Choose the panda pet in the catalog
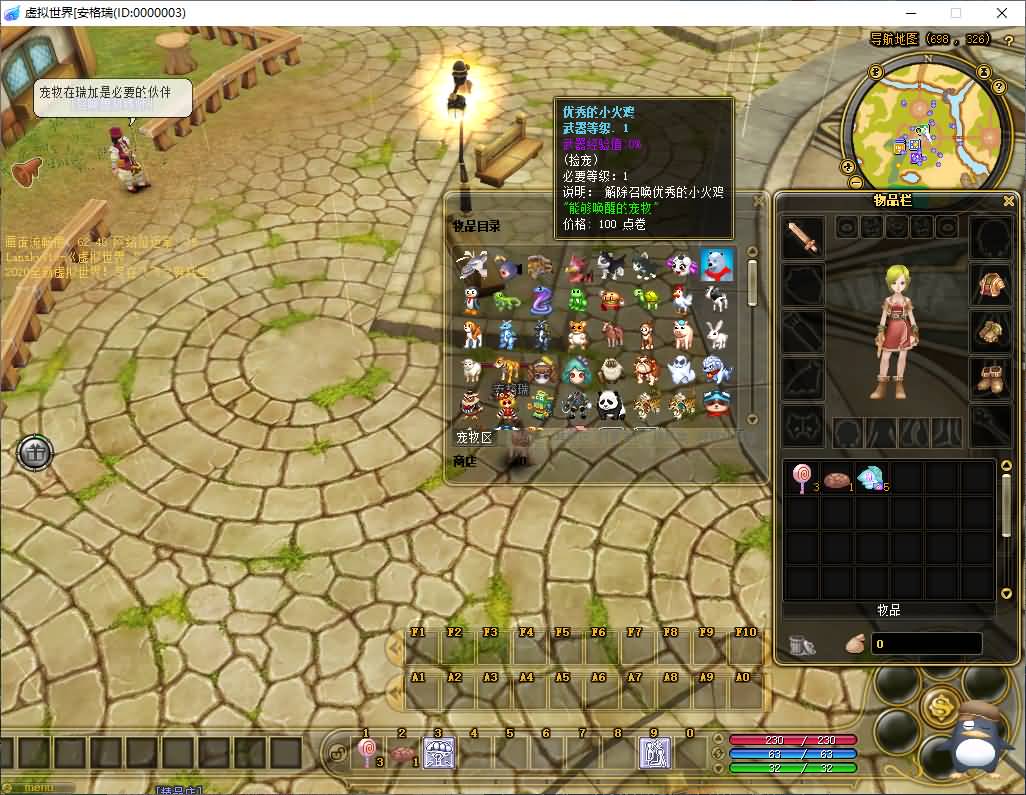Viewport: 1026px width, 795px height. (x=611, y=403)
